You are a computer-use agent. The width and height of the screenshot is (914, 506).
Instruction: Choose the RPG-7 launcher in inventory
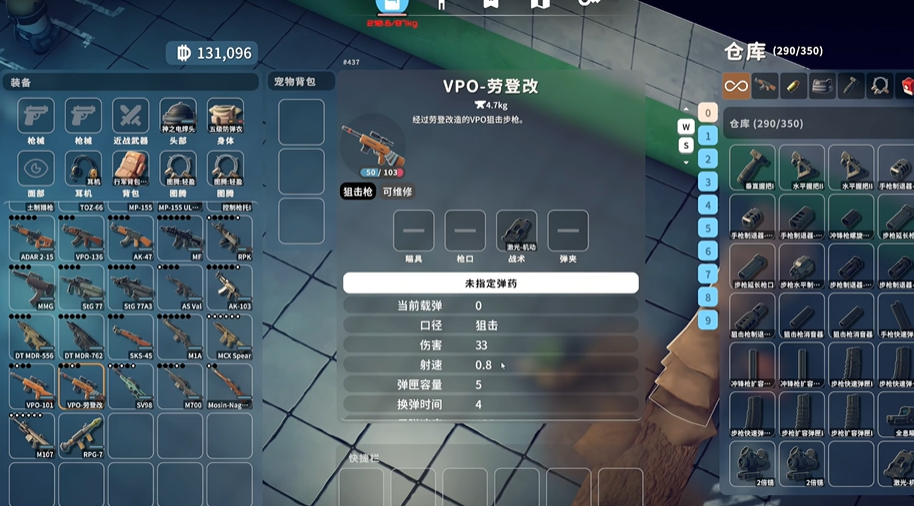[81, 434]
